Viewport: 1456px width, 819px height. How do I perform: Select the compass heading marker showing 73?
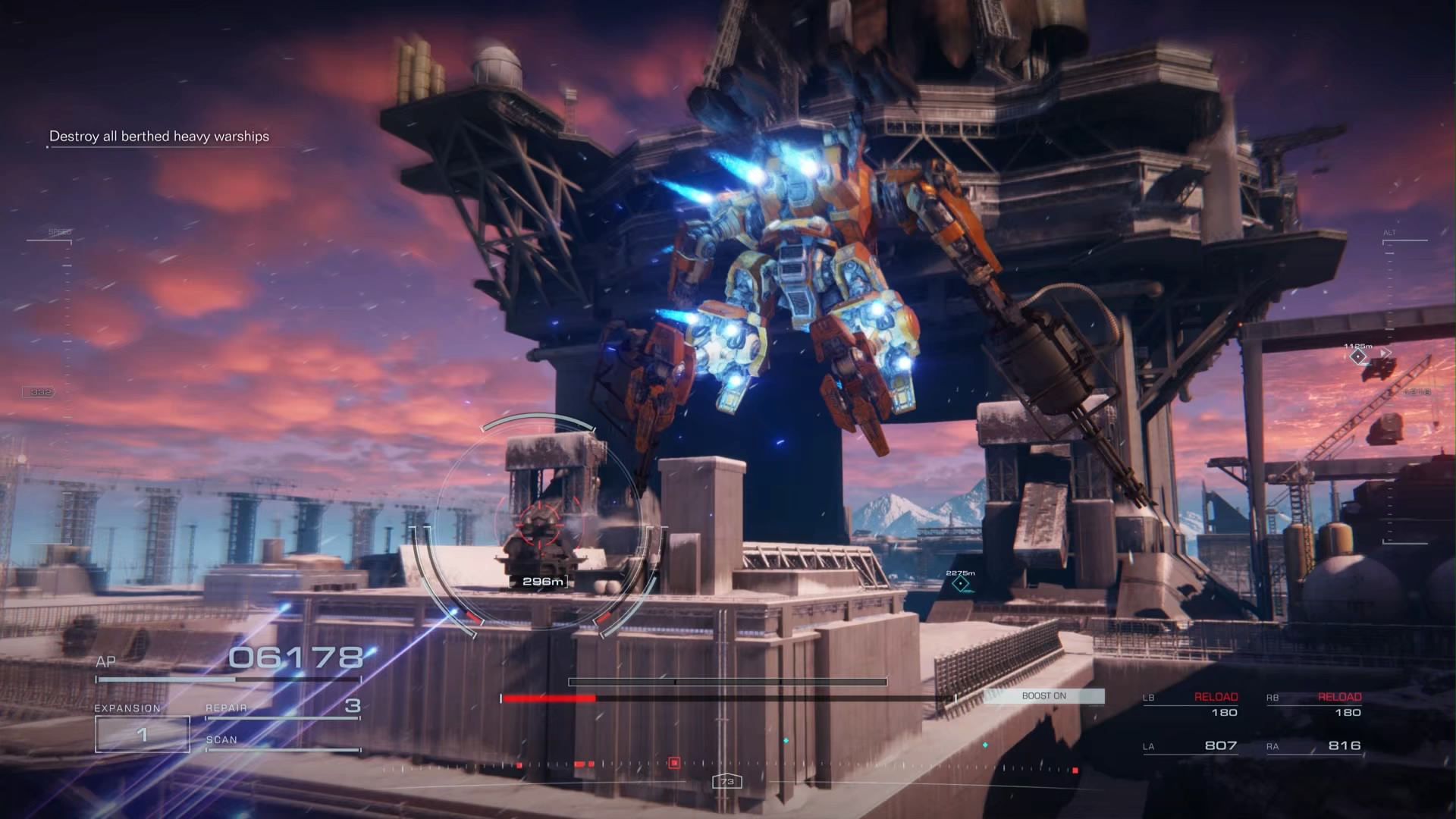click(x=726, y=782)
